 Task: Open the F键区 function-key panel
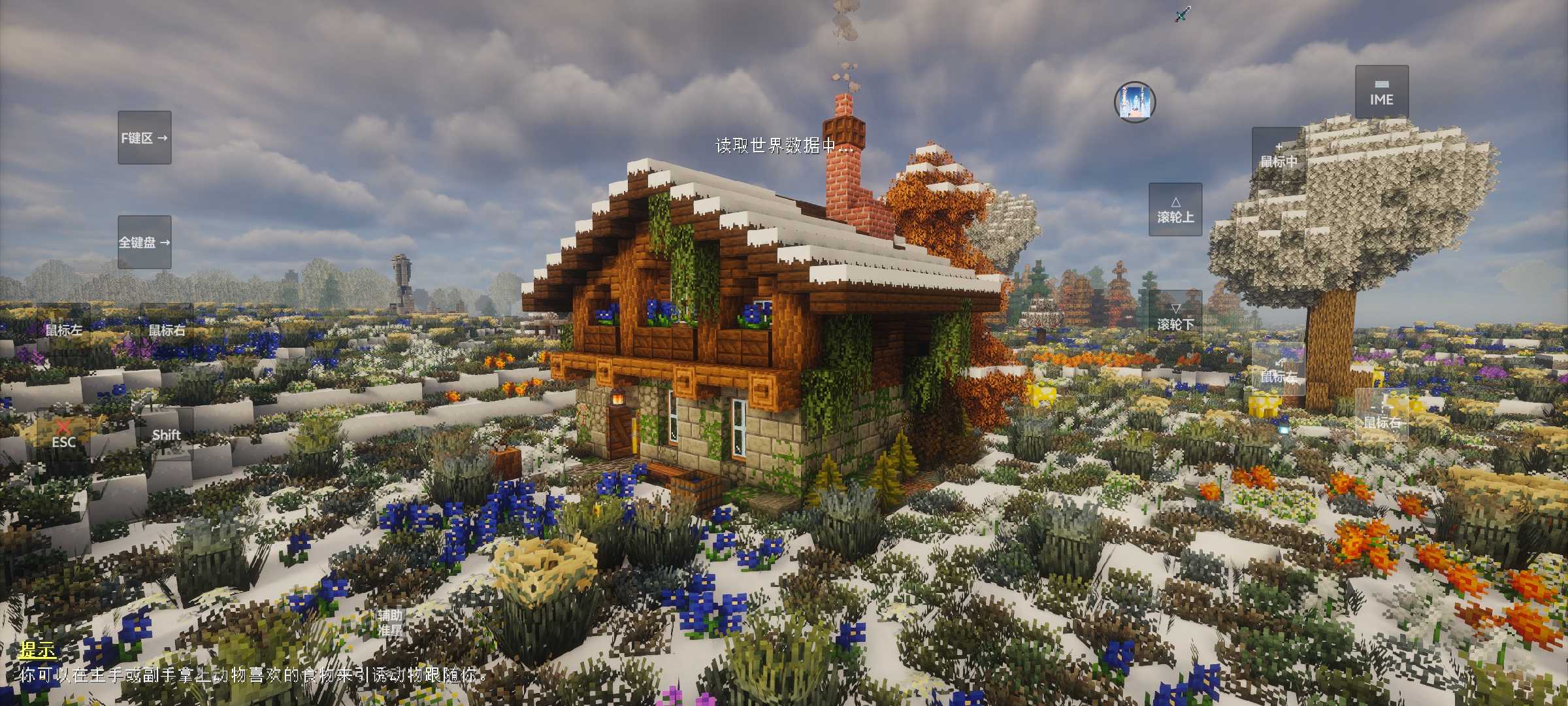tap(144, 138)
